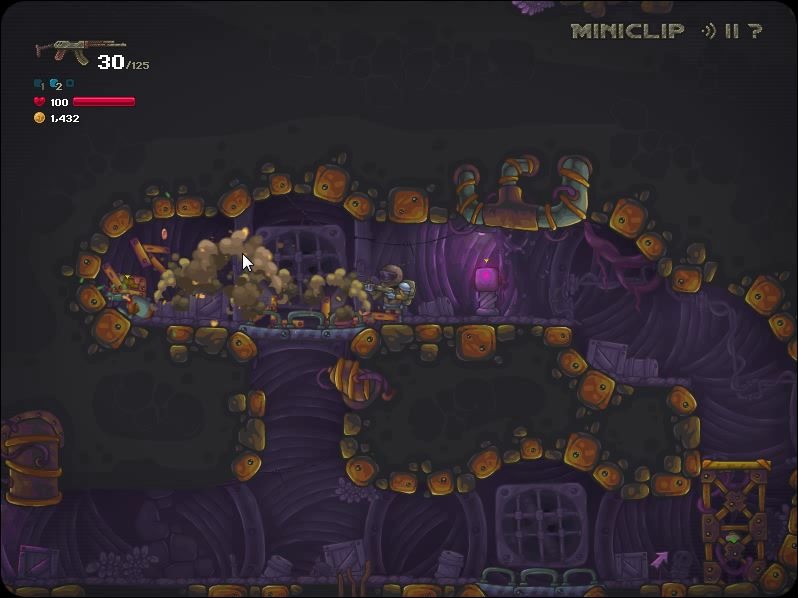
Task: Pause the game with the pause icon
Action: (732, 31)
